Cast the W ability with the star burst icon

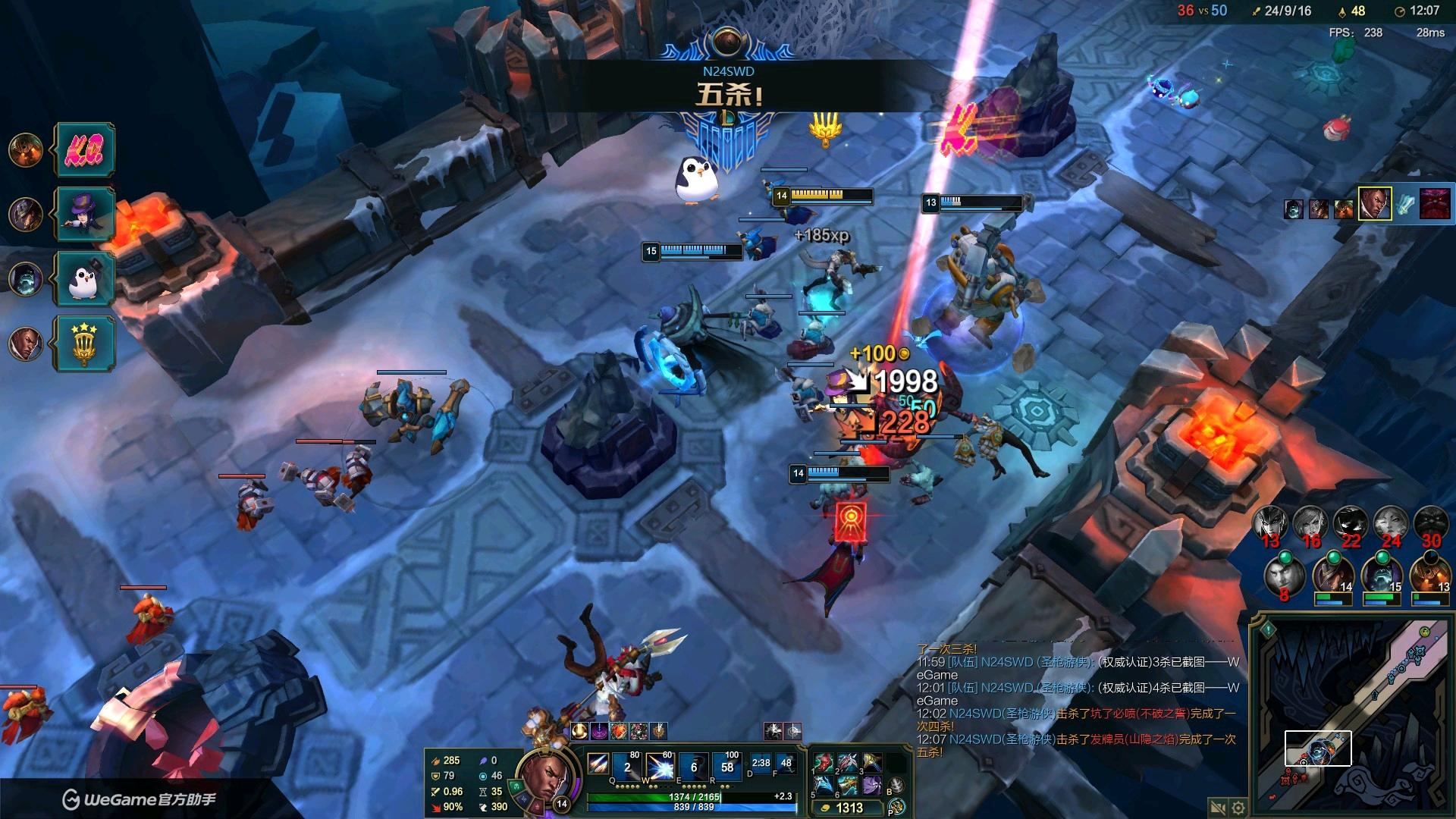pos(660,767)
